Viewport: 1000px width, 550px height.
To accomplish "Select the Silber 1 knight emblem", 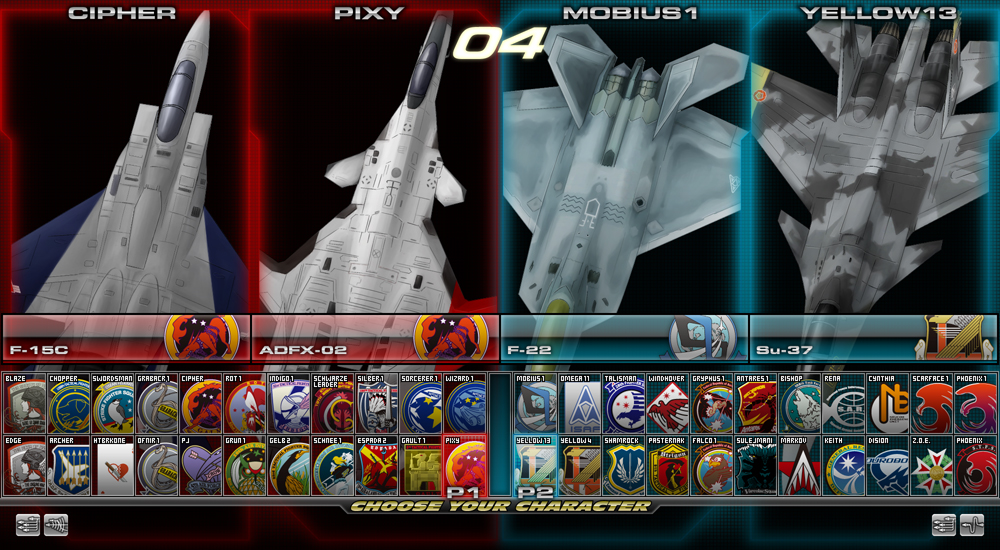I will tap(376, 403).
